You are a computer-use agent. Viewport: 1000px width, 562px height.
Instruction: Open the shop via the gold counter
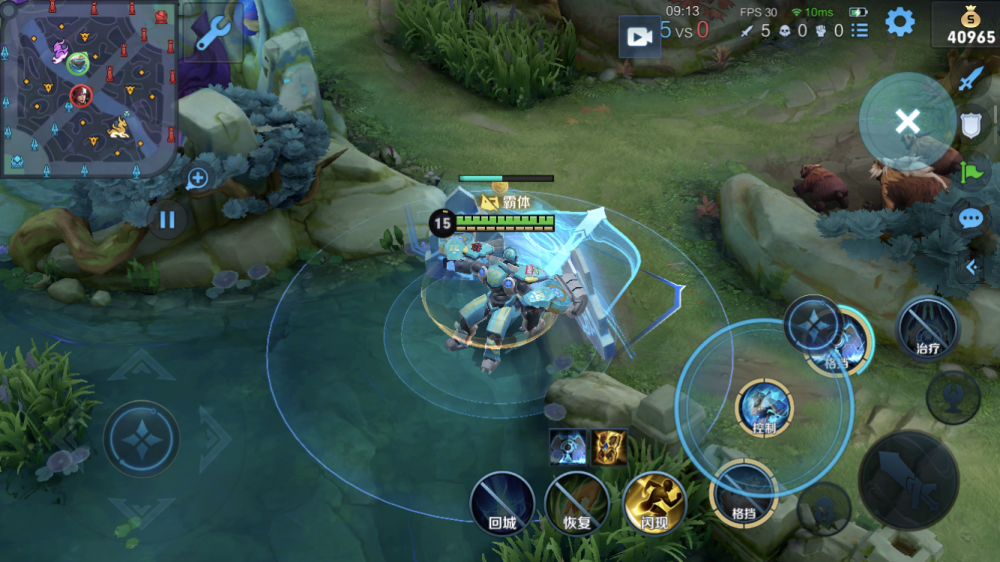(x=965, y=25)
